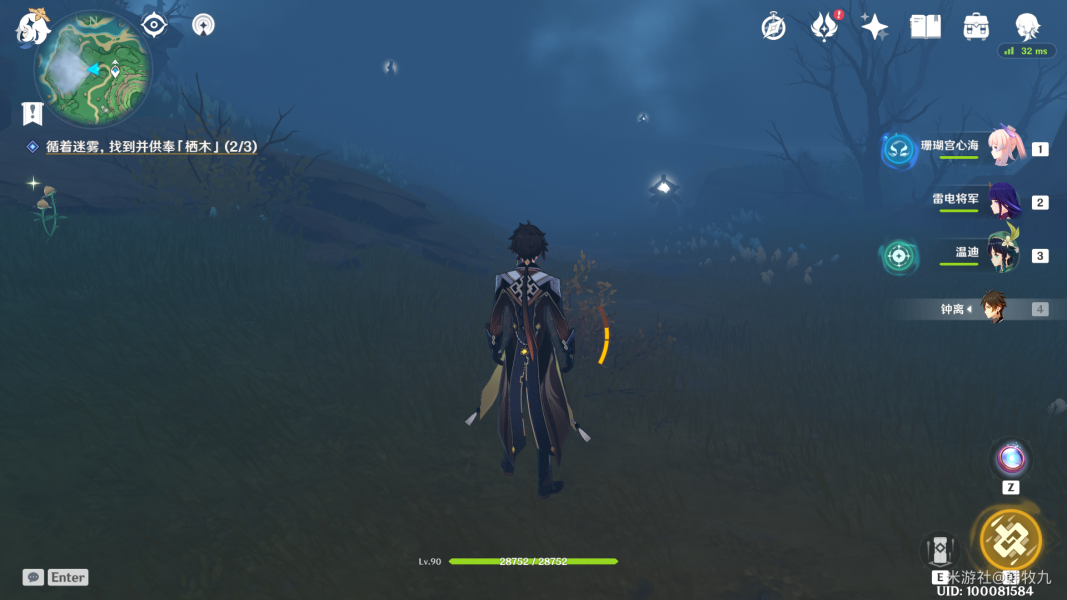Select the tracked quest objective text
Image resolution: width=1067 pixels, height=600 pixels.
[150, 147]
